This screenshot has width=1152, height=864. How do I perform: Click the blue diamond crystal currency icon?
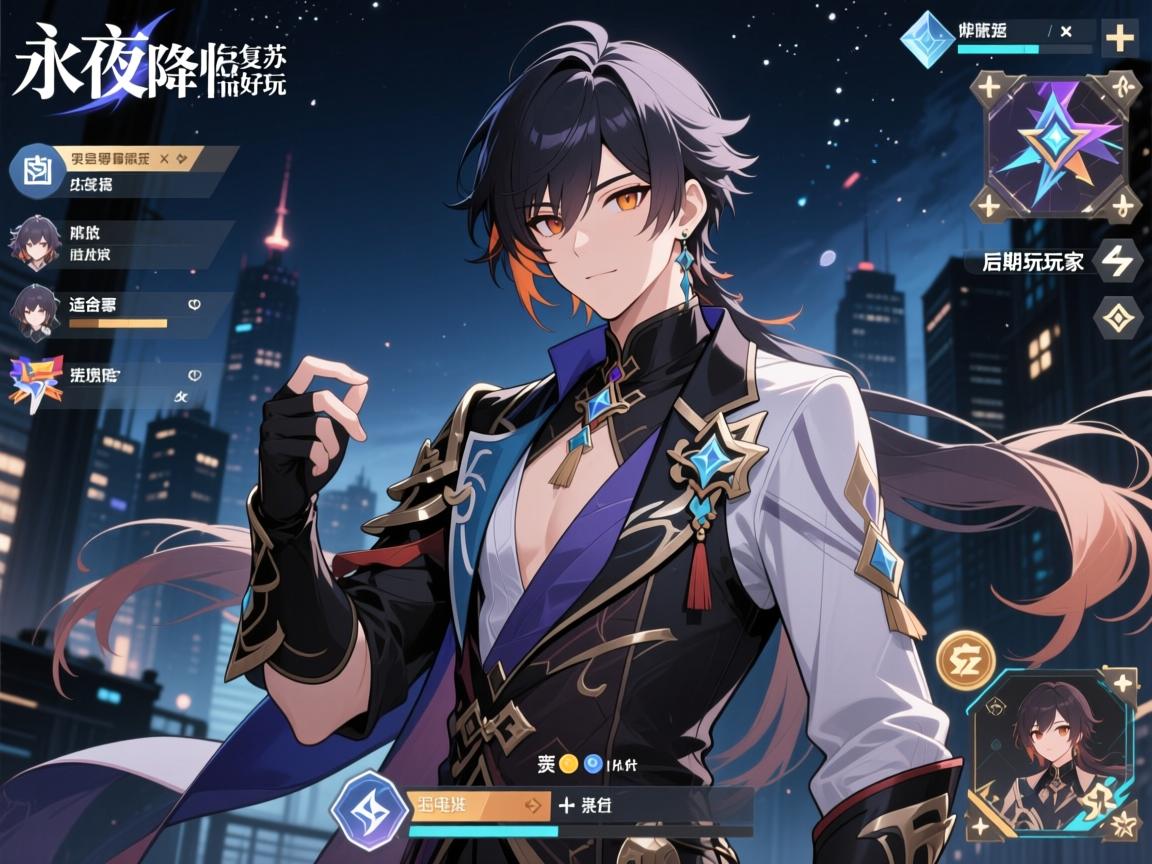click(927, 38)
